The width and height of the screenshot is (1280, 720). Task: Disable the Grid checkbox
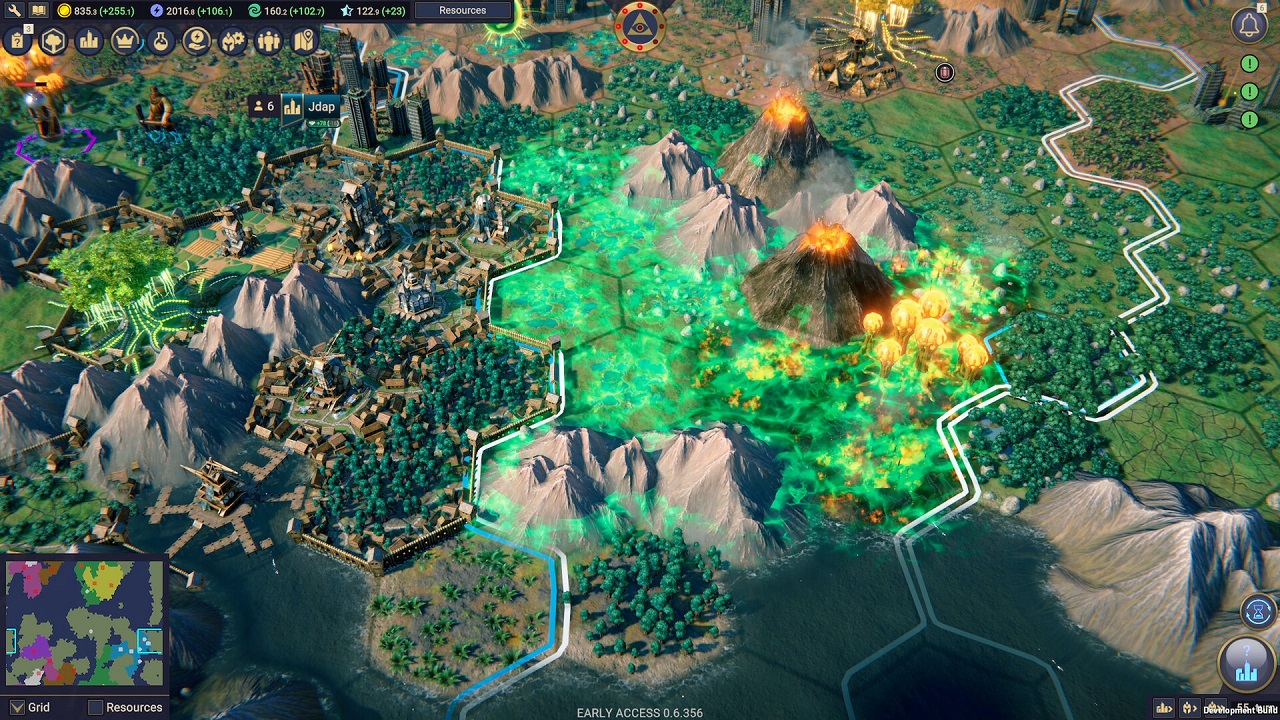[17, 707]
